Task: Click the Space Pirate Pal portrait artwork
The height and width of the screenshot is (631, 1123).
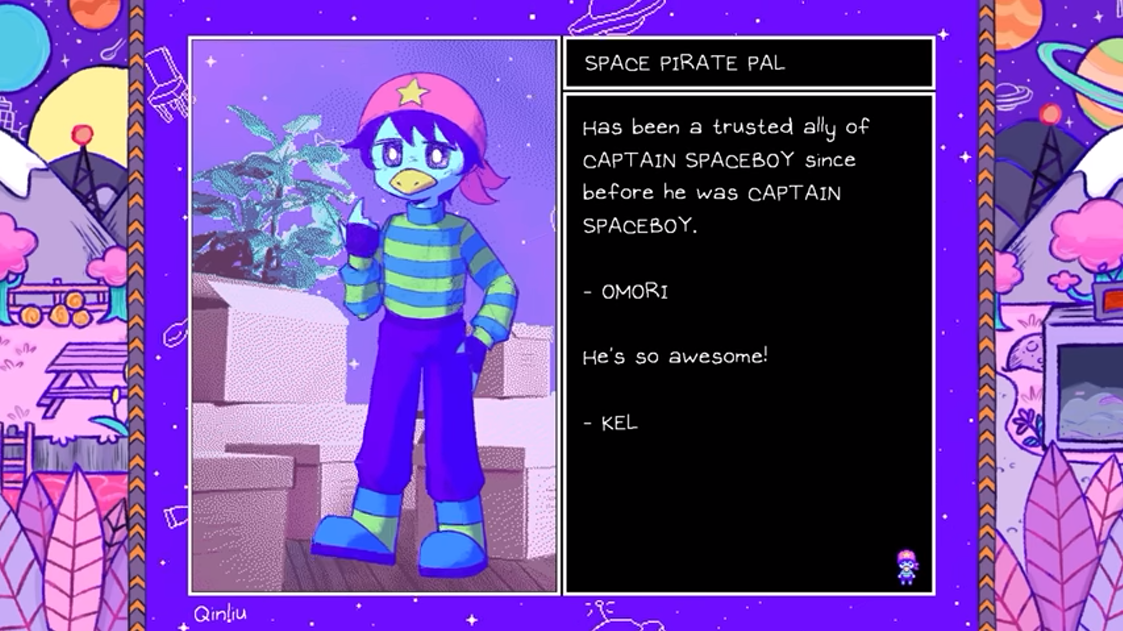Action: (374, 316)
